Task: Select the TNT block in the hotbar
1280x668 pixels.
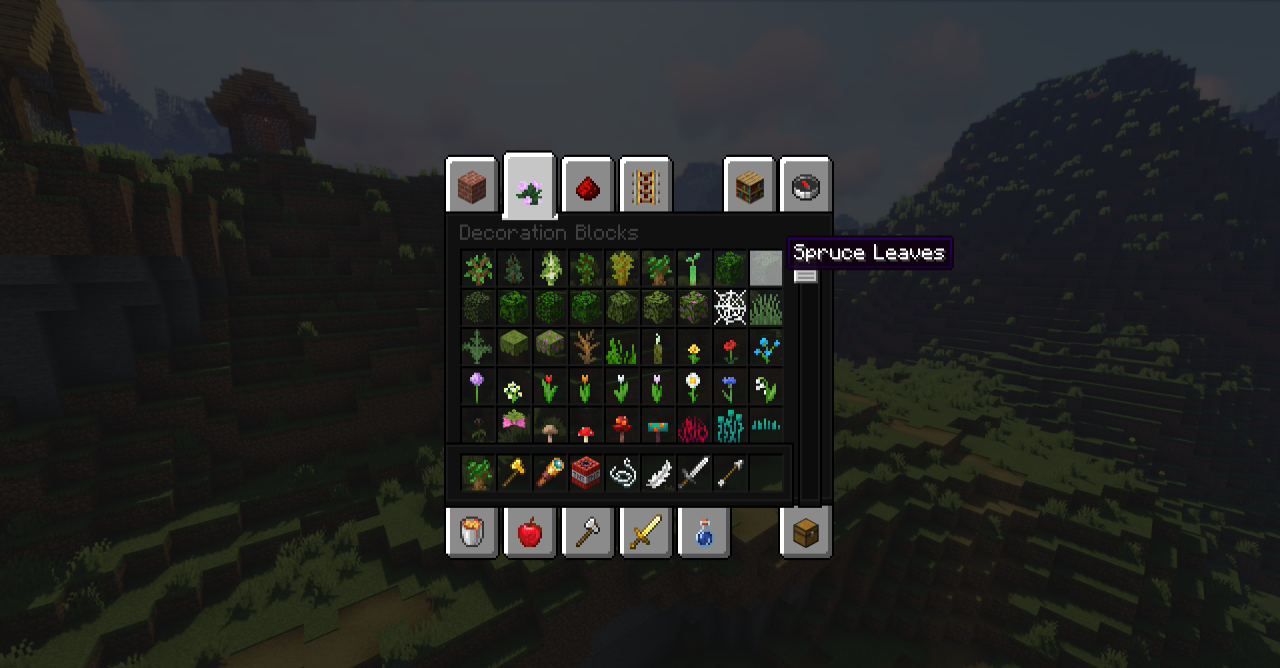Action: 586,472
